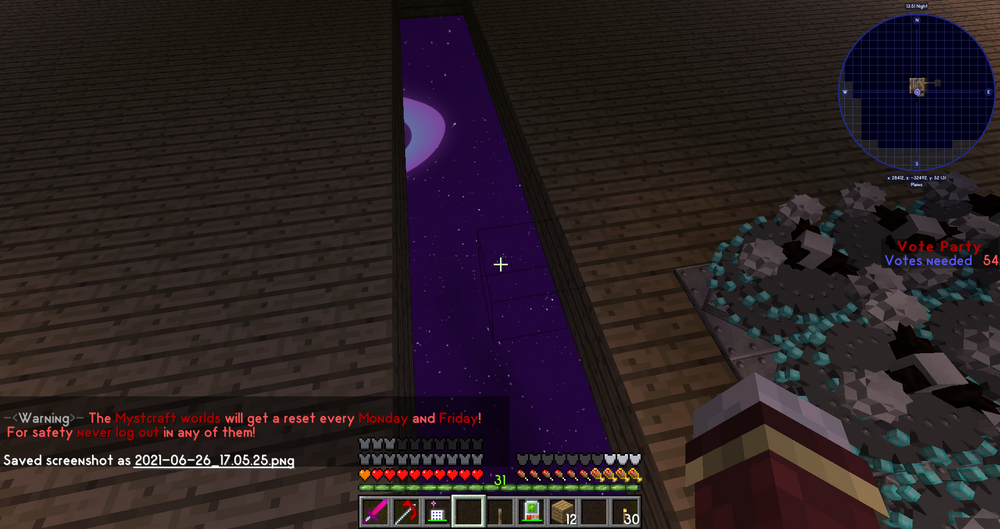Viewport: 1000px width, 529px height.
Task: Pick the green-screen tablet hotbar slot
Action: pyautogui.click(x=531, y=512)
